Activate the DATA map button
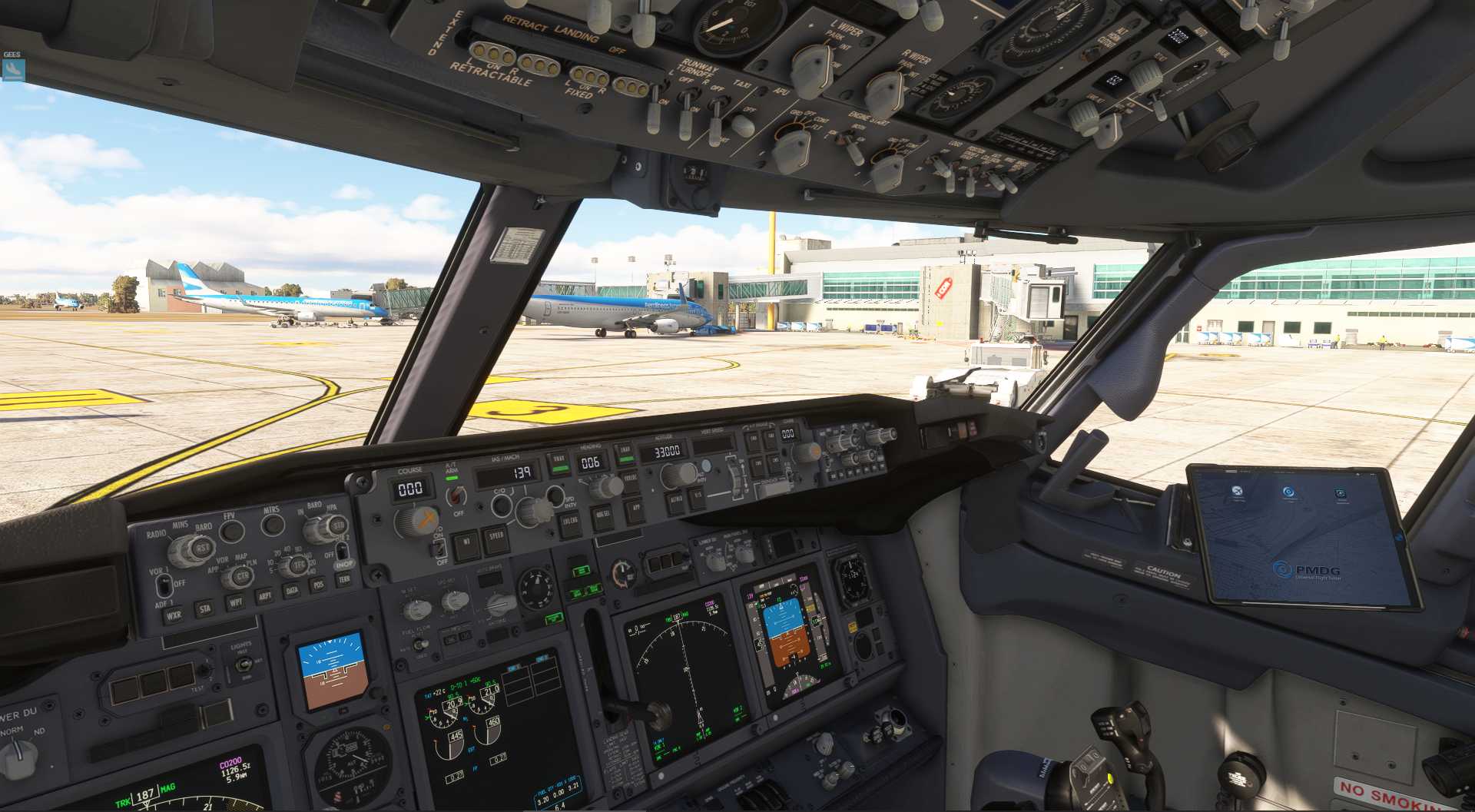 point(292,590)
